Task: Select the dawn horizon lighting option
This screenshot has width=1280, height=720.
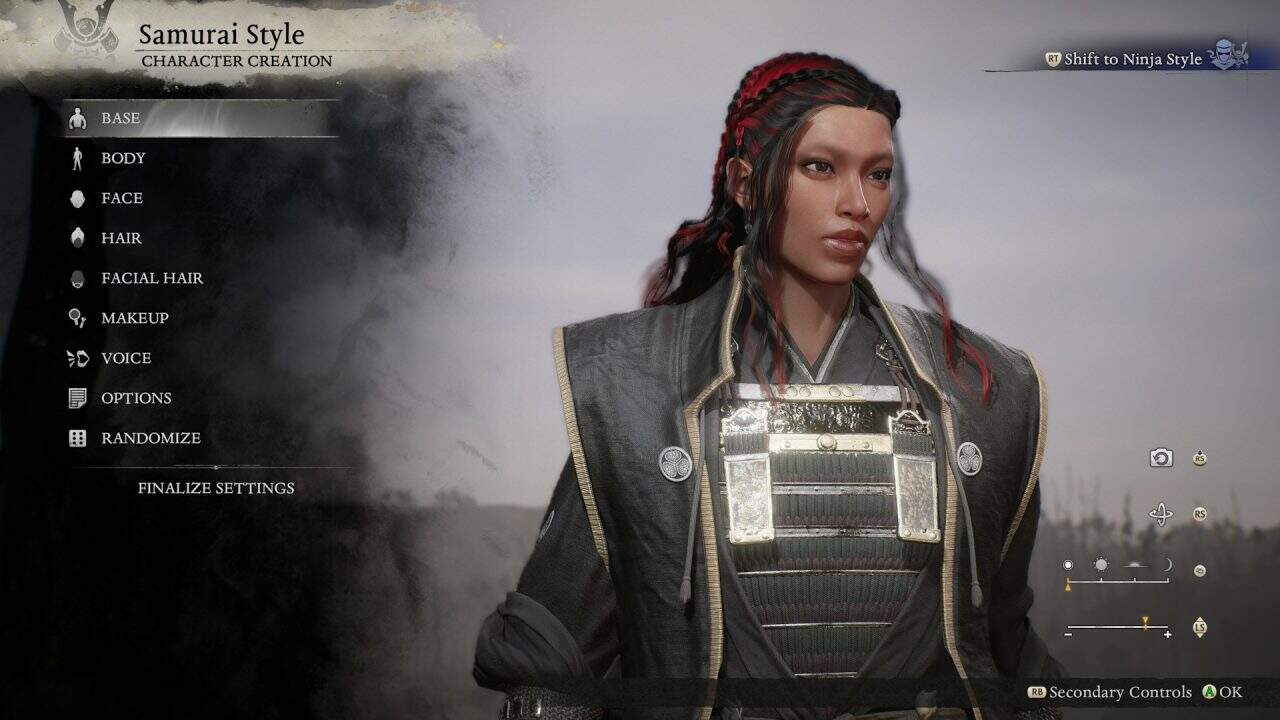Action: pyautogui.click(x=1134, y=563)
